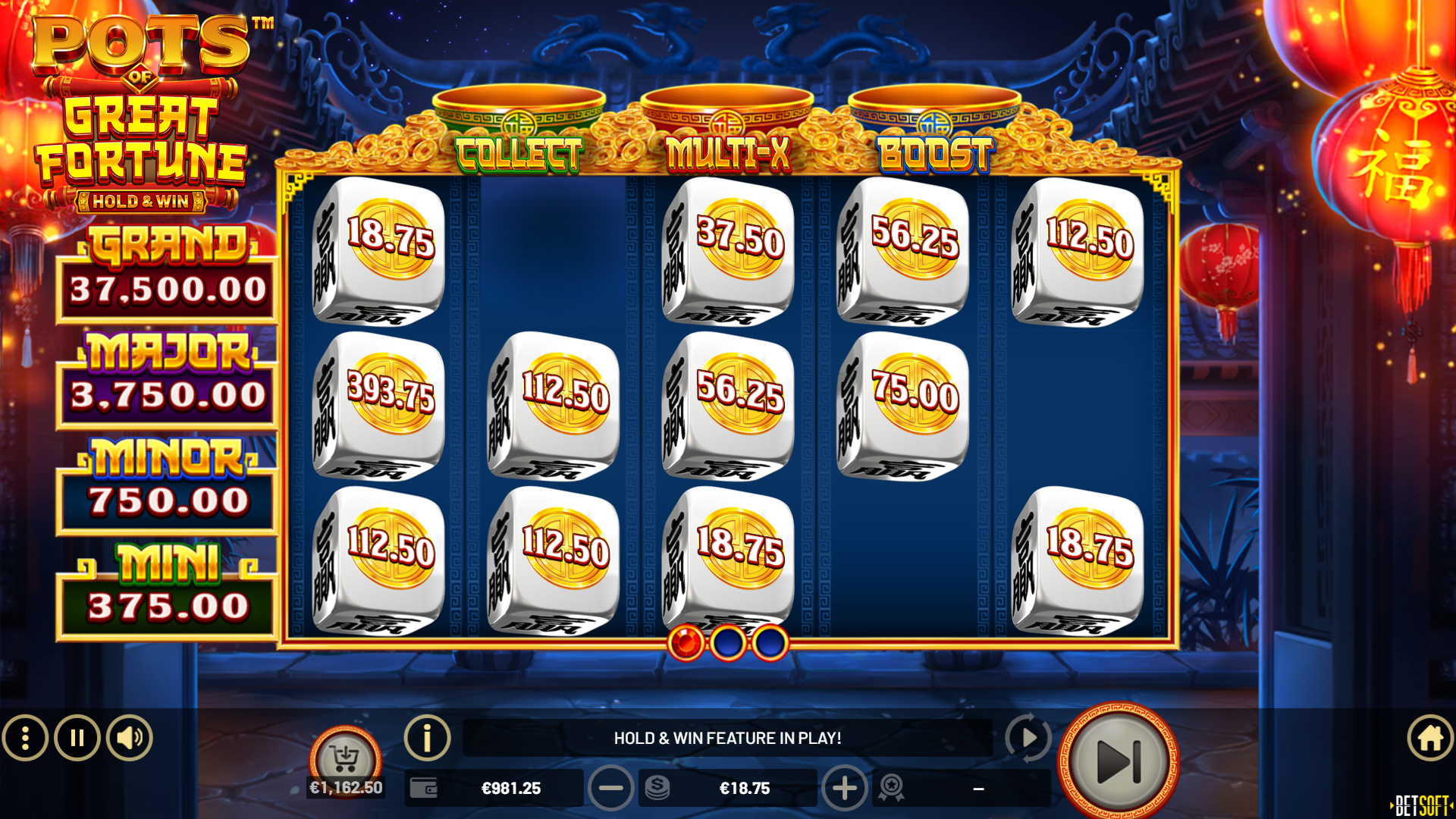
Task: Select the Buy Feature shopping cart icon
Action: coord(348,756)
